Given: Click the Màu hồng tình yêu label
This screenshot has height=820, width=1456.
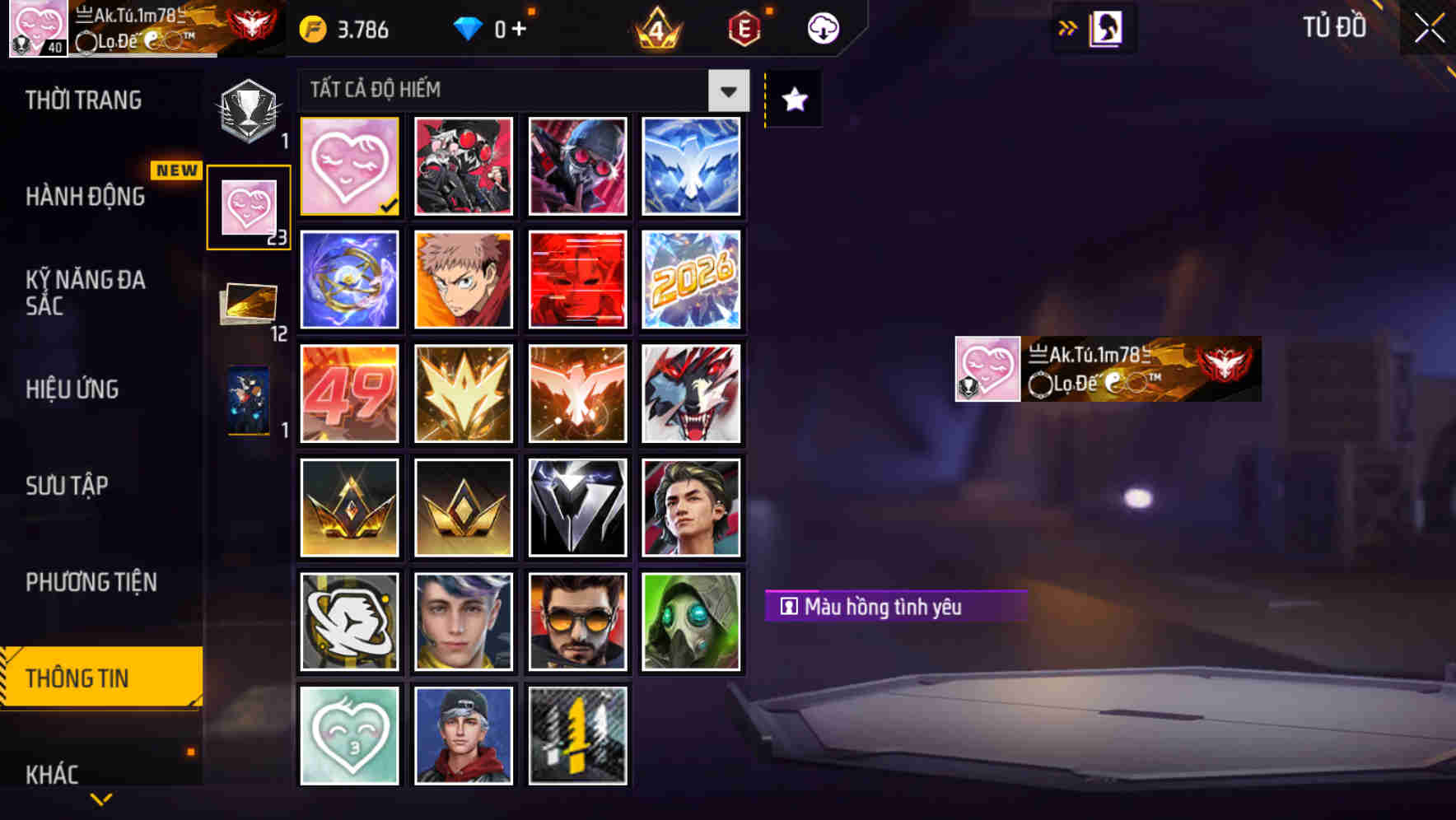Looking at the screenshot, I should 895,607.
